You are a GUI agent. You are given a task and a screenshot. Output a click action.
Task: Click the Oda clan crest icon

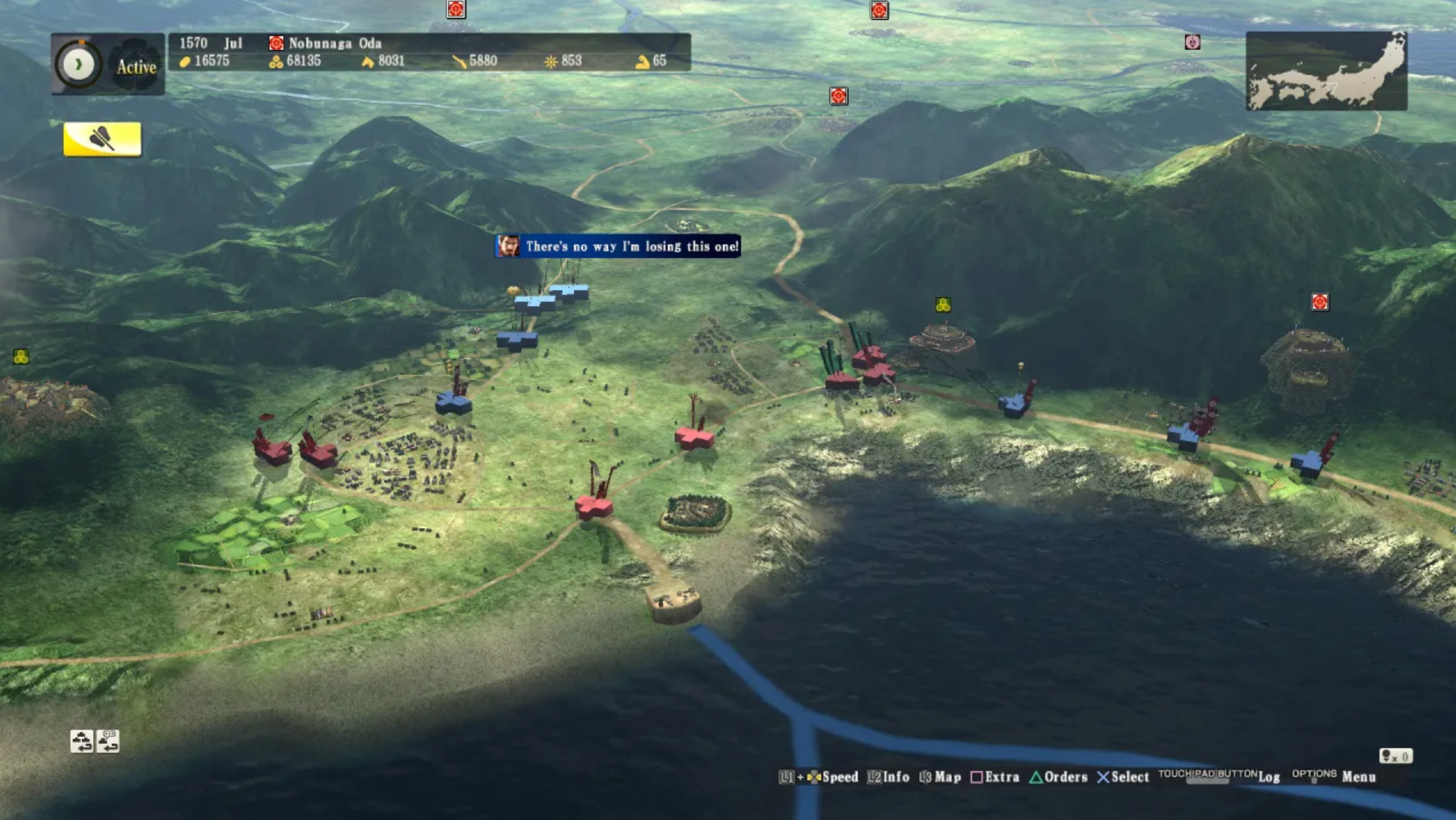point(275,43)
